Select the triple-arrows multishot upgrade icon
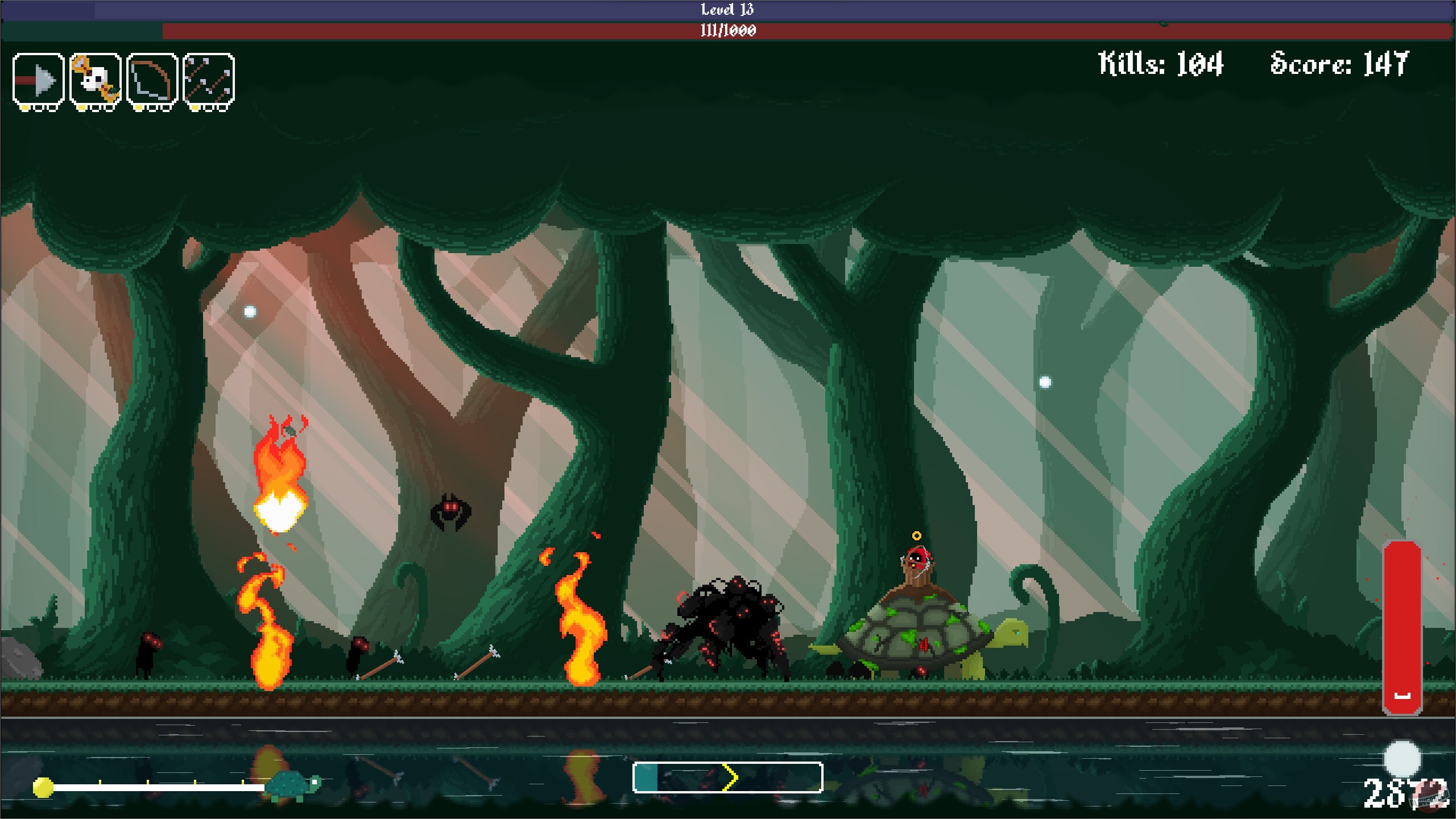The image size is (1456, 819). (x=208, y=78)
